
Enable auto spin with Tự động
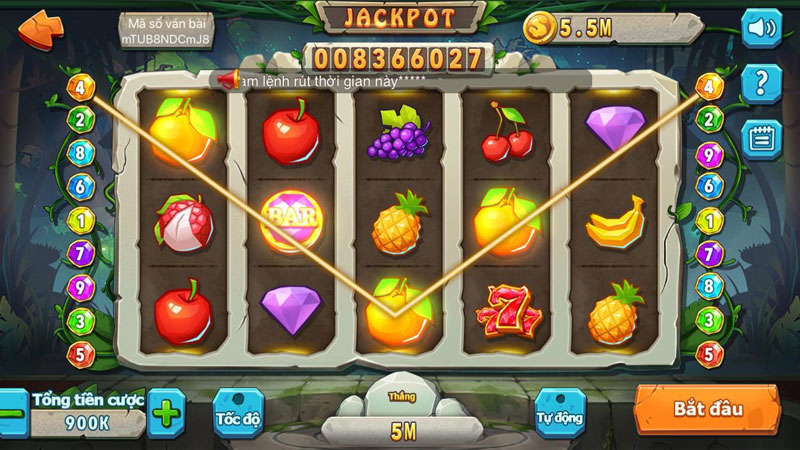[560, 416]
